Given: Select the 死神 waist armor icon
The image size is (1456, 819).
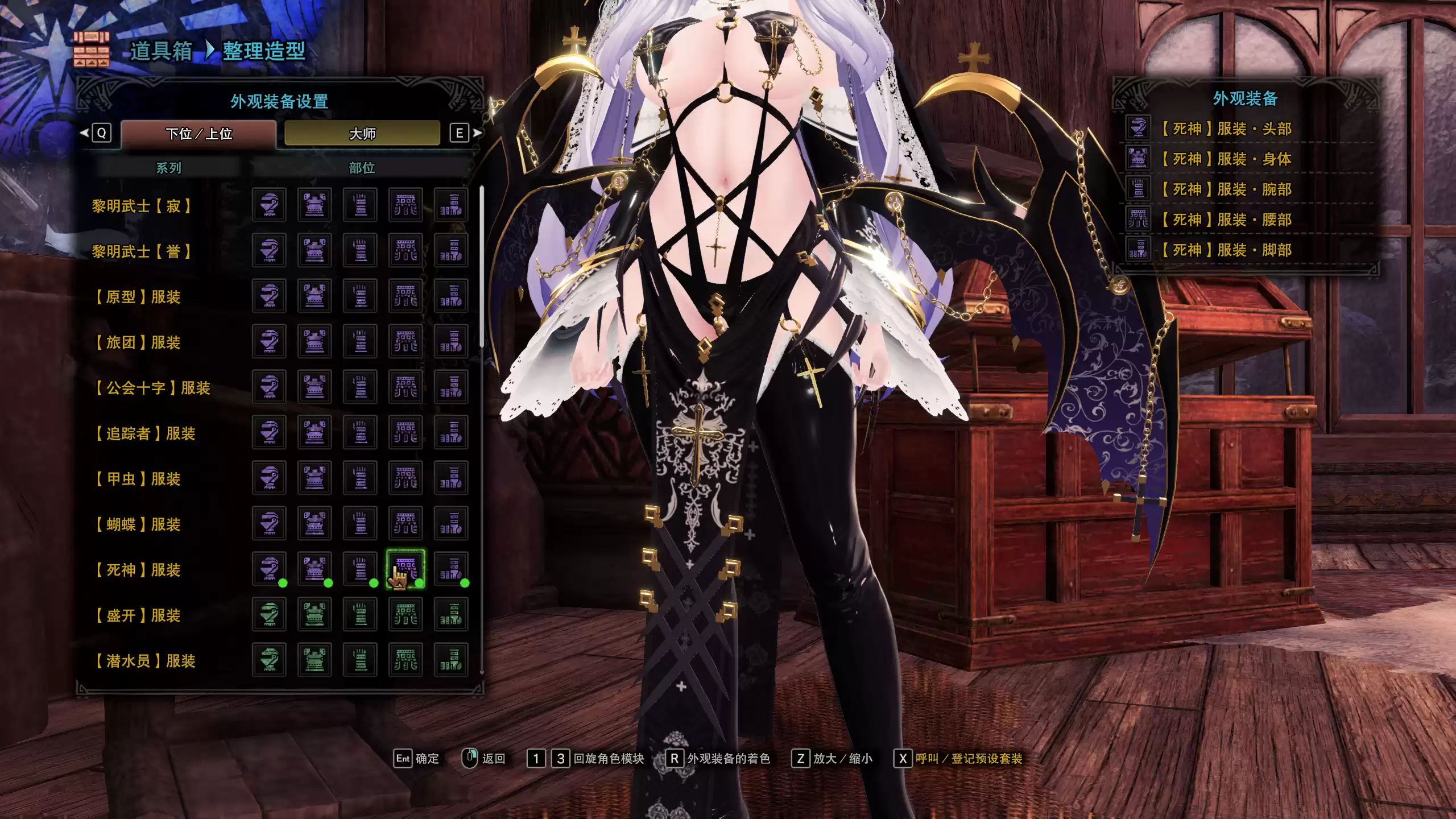Looking at the screenshot, I should pos(406,569).
